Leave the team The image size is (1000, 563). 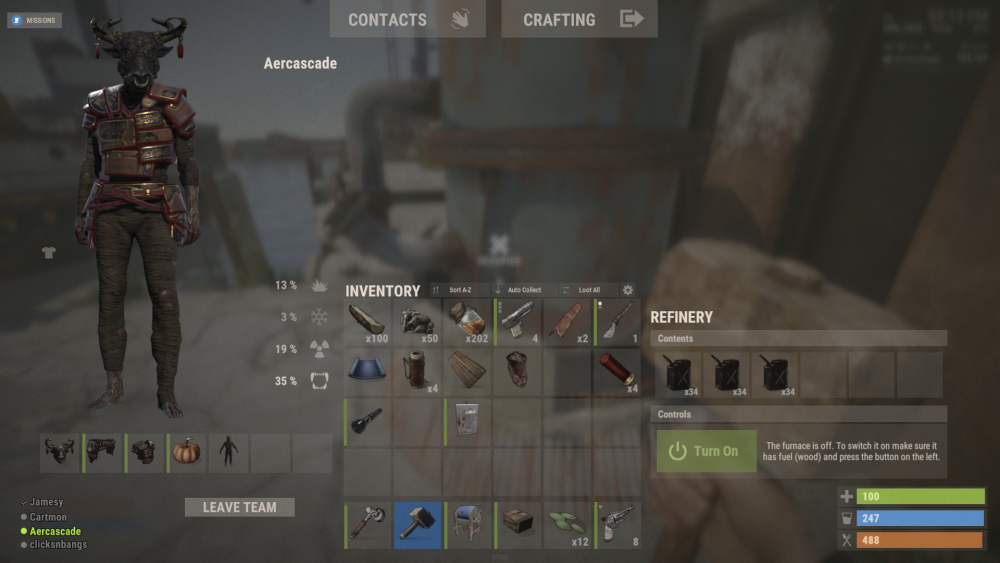point(240,507)
